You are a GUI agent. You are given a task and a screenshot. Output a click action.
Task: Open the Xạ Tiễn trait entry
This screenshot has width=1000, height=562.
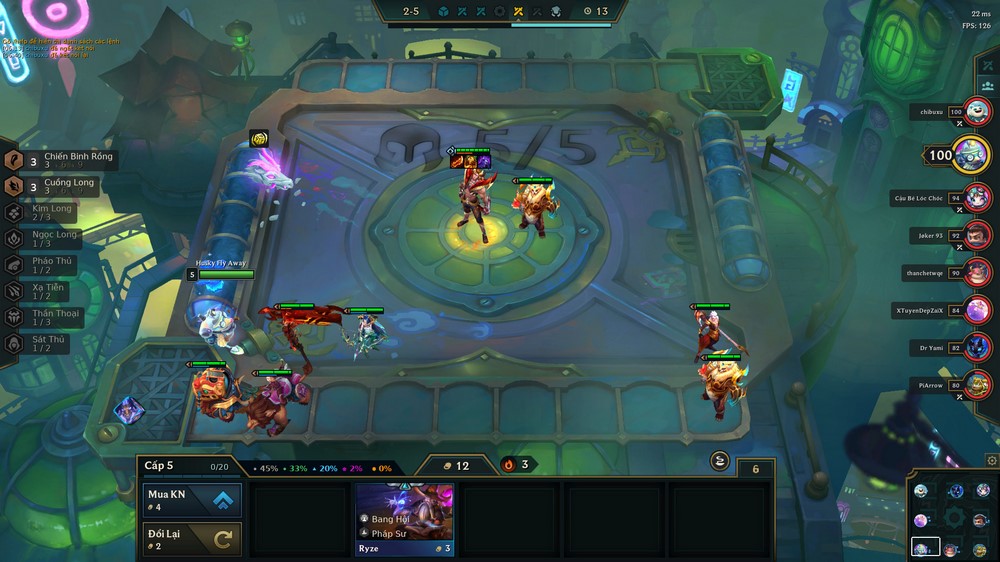click(x=50, y=290)
